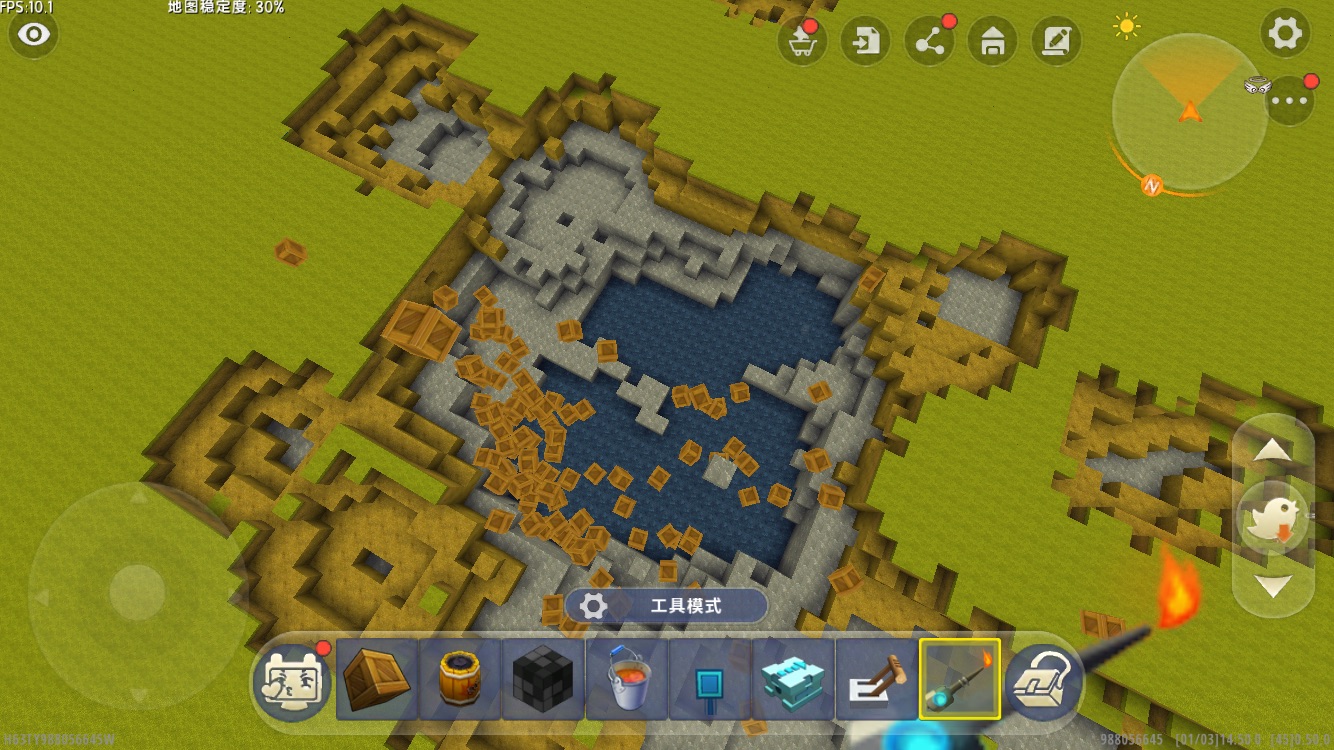1334x750 pixels.
Task: Select the flame torch tool slot
Action: tap(960, 680)
